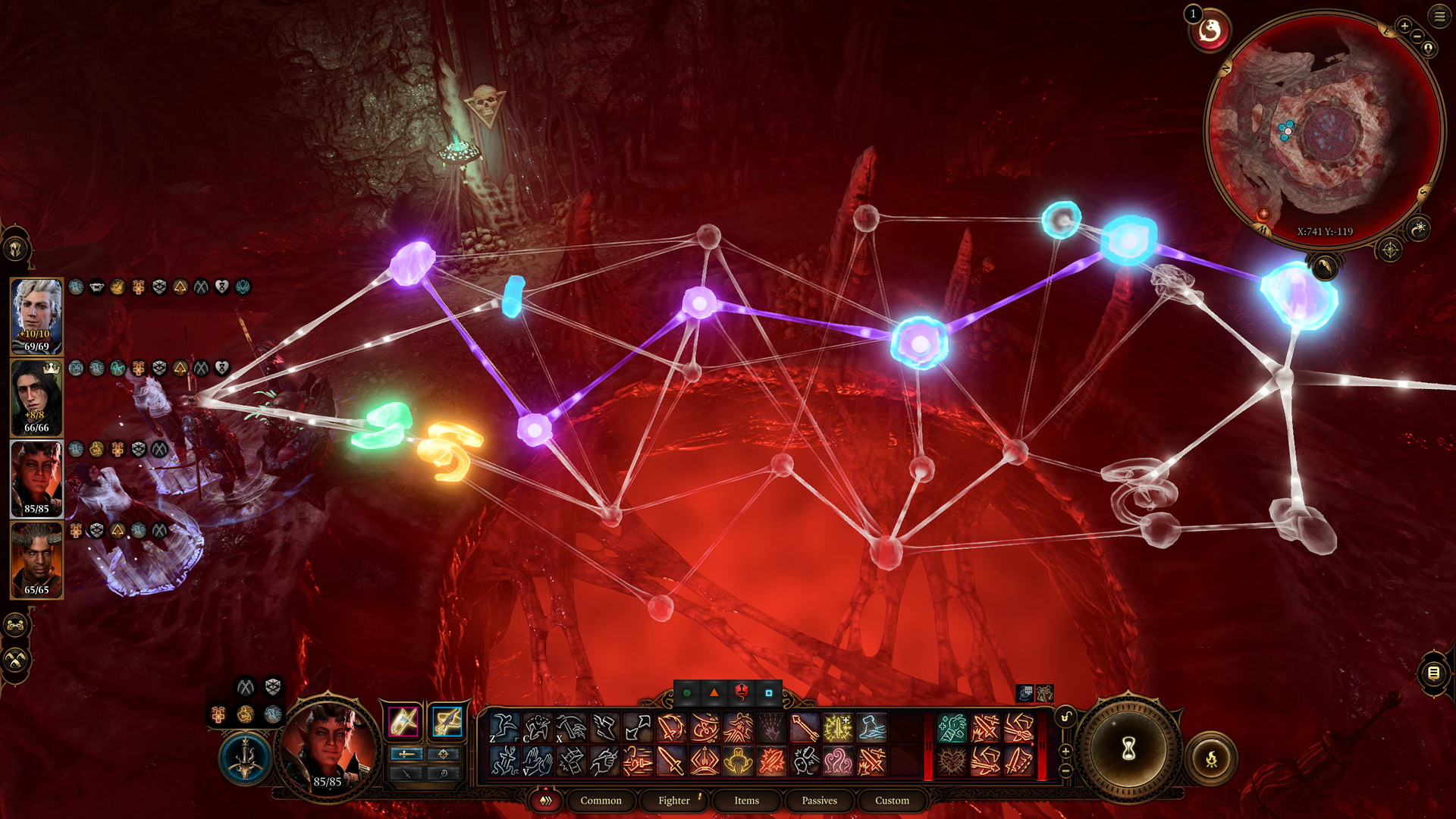Open the campfire rest menu
Screen dimensions: 1456x819
[1211, 758]
